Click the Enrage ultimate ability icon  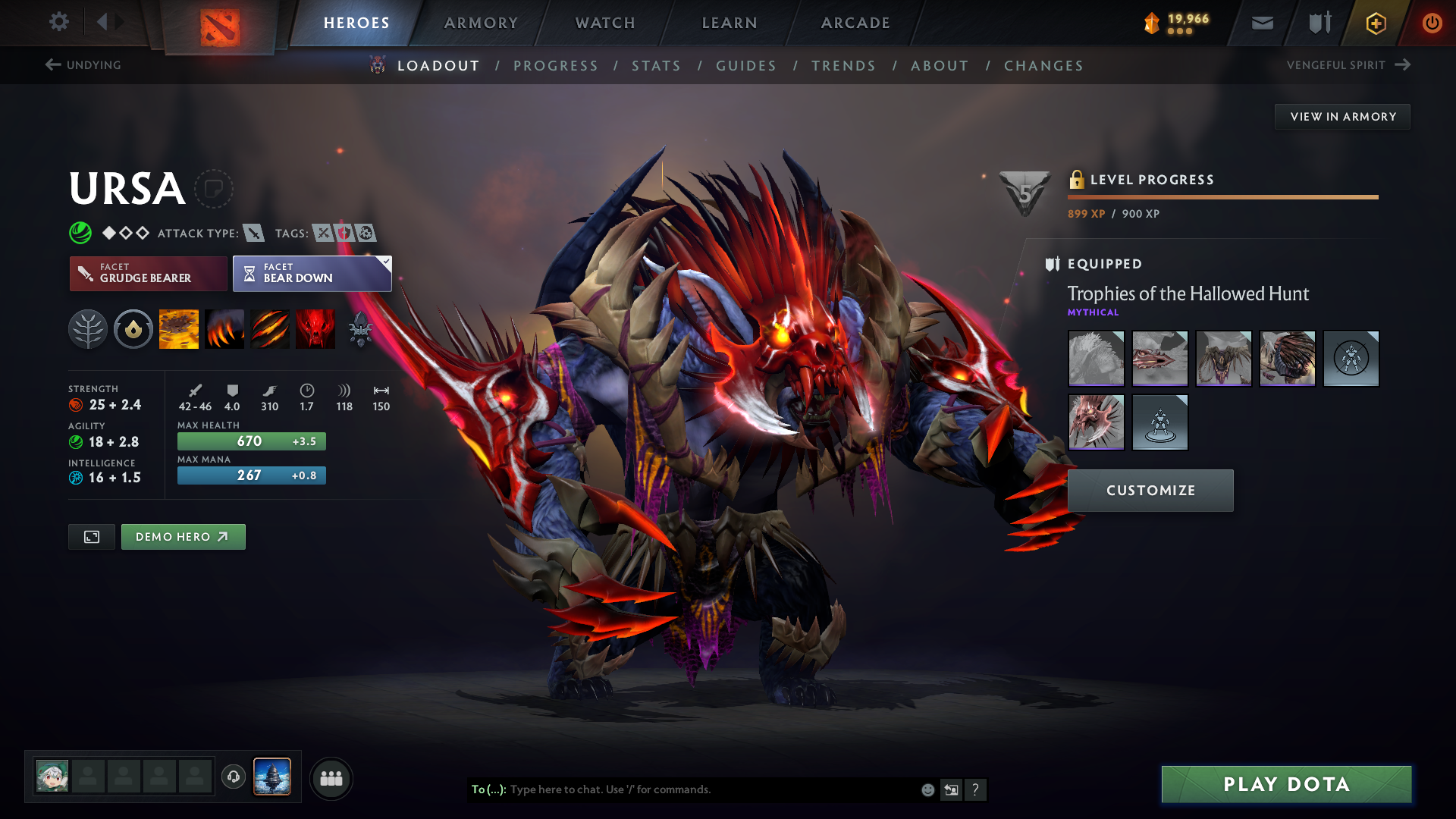click(x=315, y=329)
